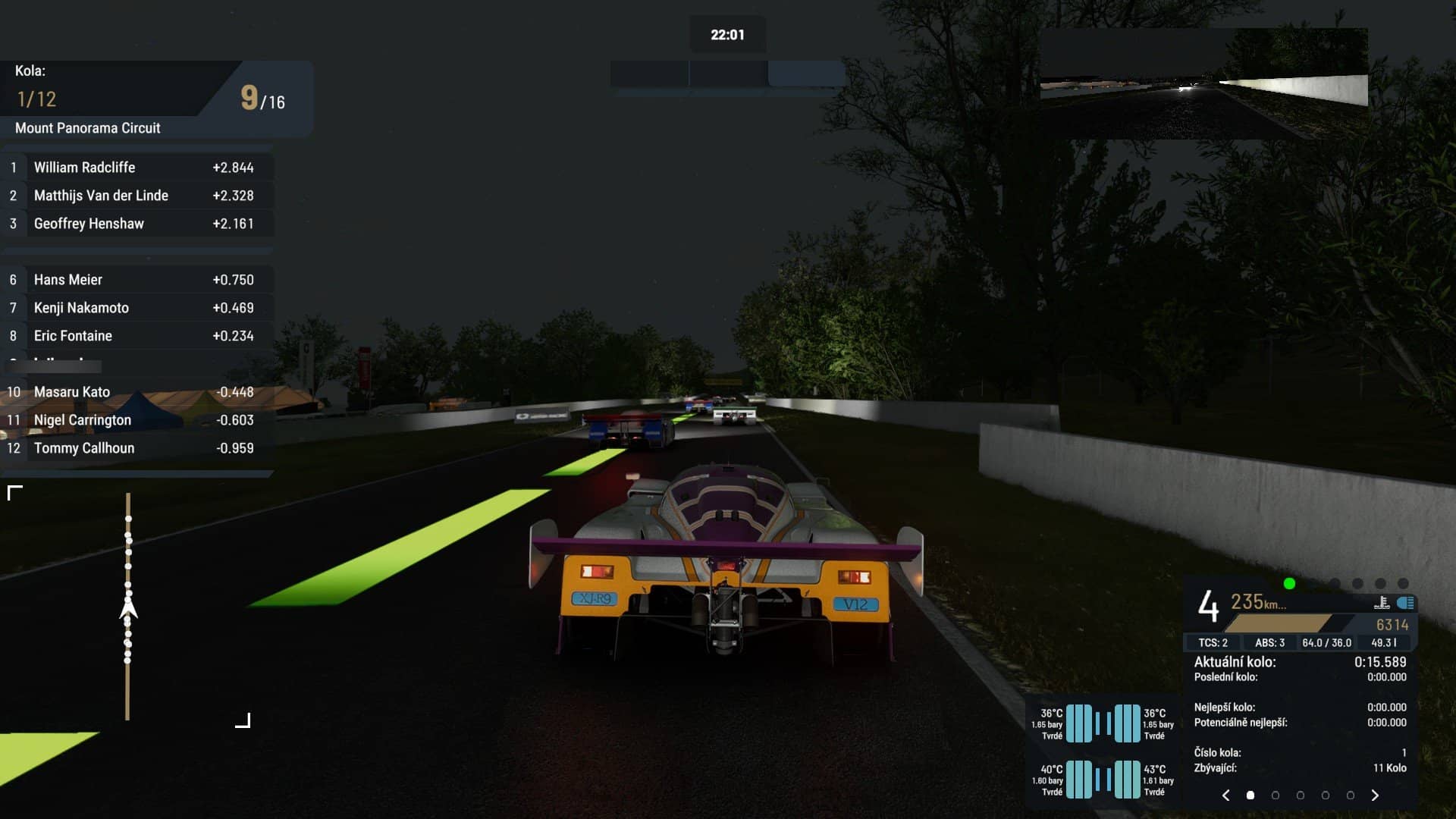Click the Mount Panorama Circuit track label
Image resolution: width=1456 pixels, height=819 pixels.
pos(88,128)
